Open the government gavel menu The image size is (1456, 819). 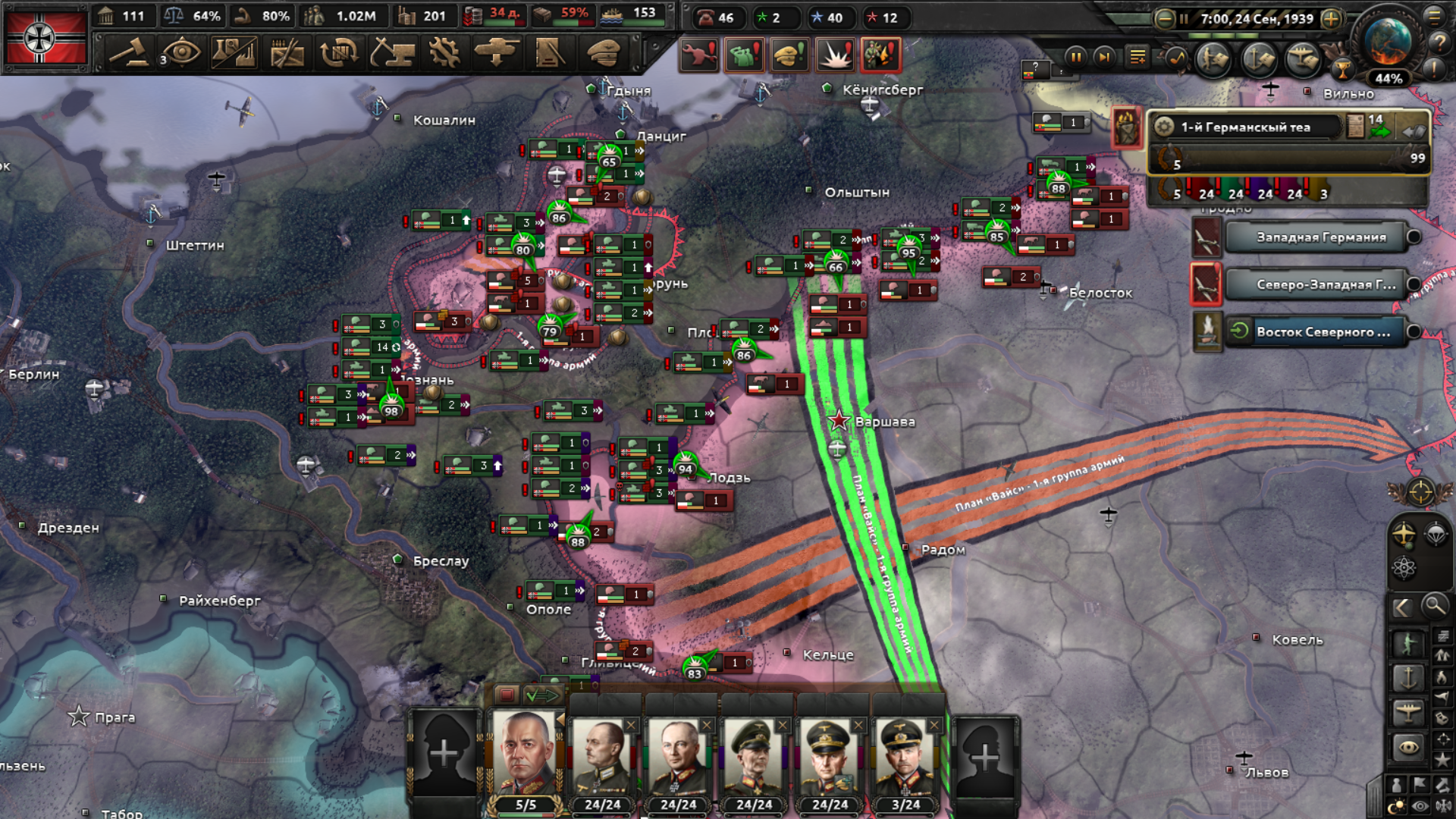tap(128, 53)
